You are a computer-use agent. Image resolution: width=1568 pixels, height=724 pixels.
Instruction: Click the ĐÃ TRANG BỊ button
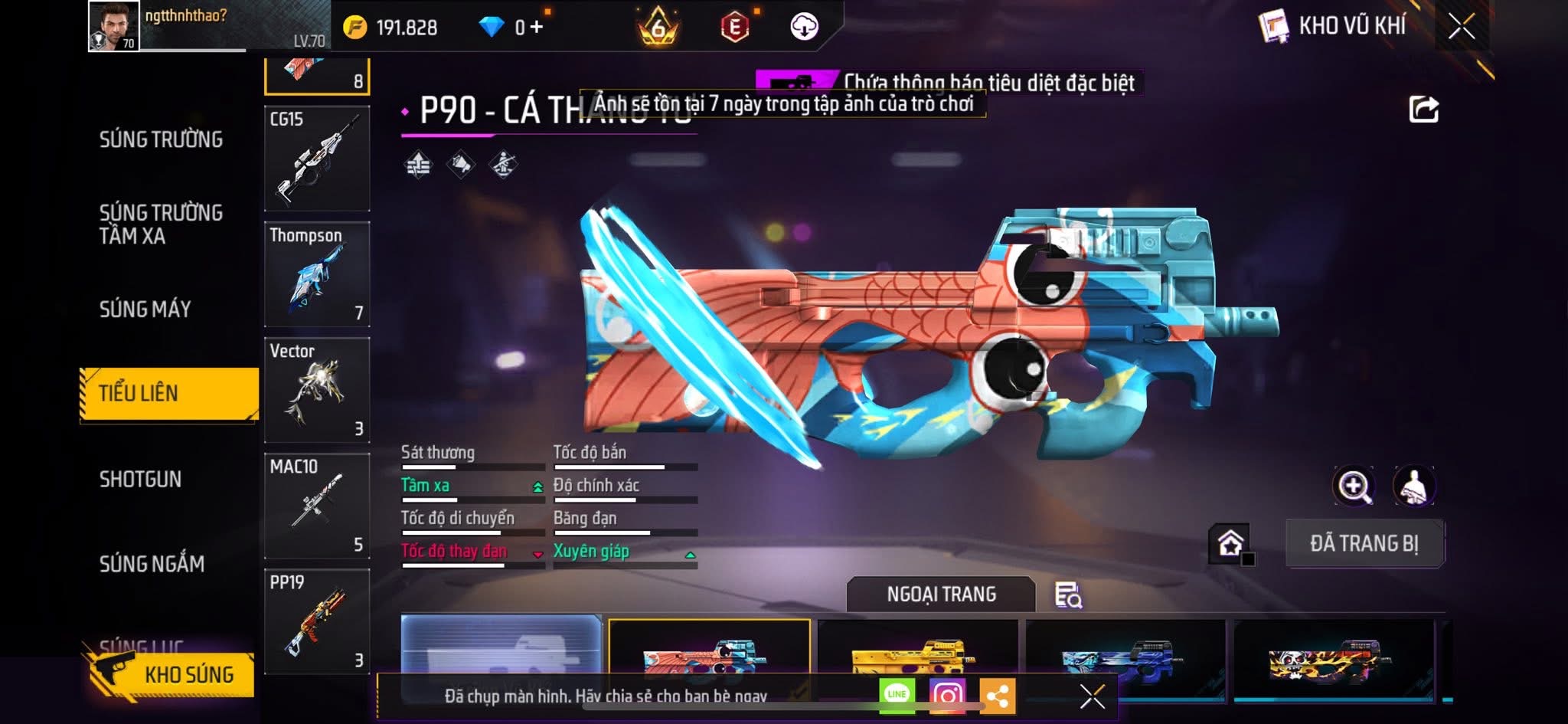1364,543
